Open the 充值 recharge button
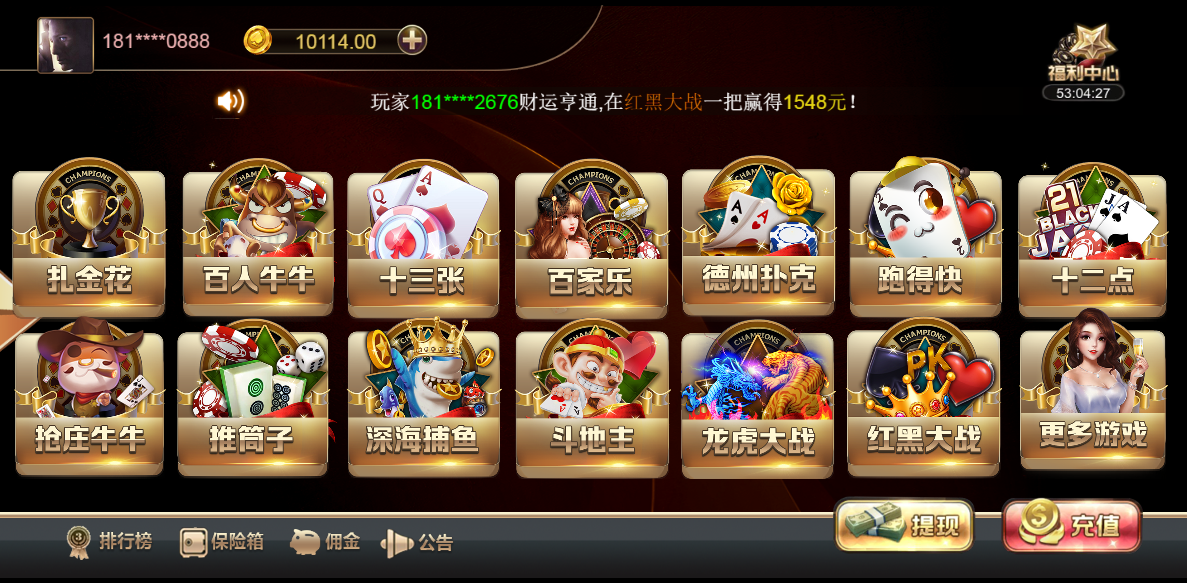The width and height of the screenshot is (1187, 583). point(1071,526)
